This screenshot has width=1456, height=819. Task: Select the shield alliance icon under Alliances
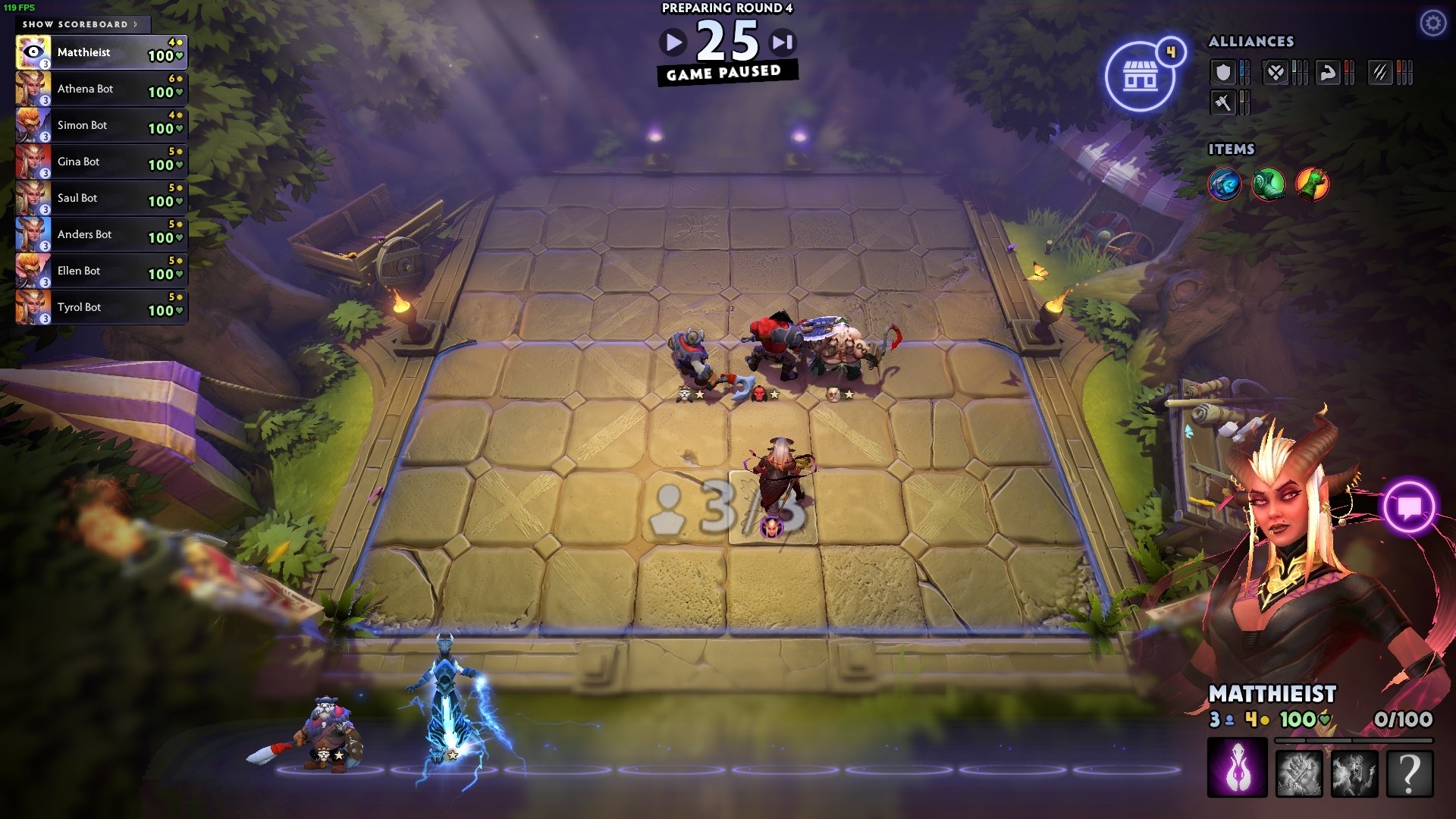click(x=1223, y=72)
